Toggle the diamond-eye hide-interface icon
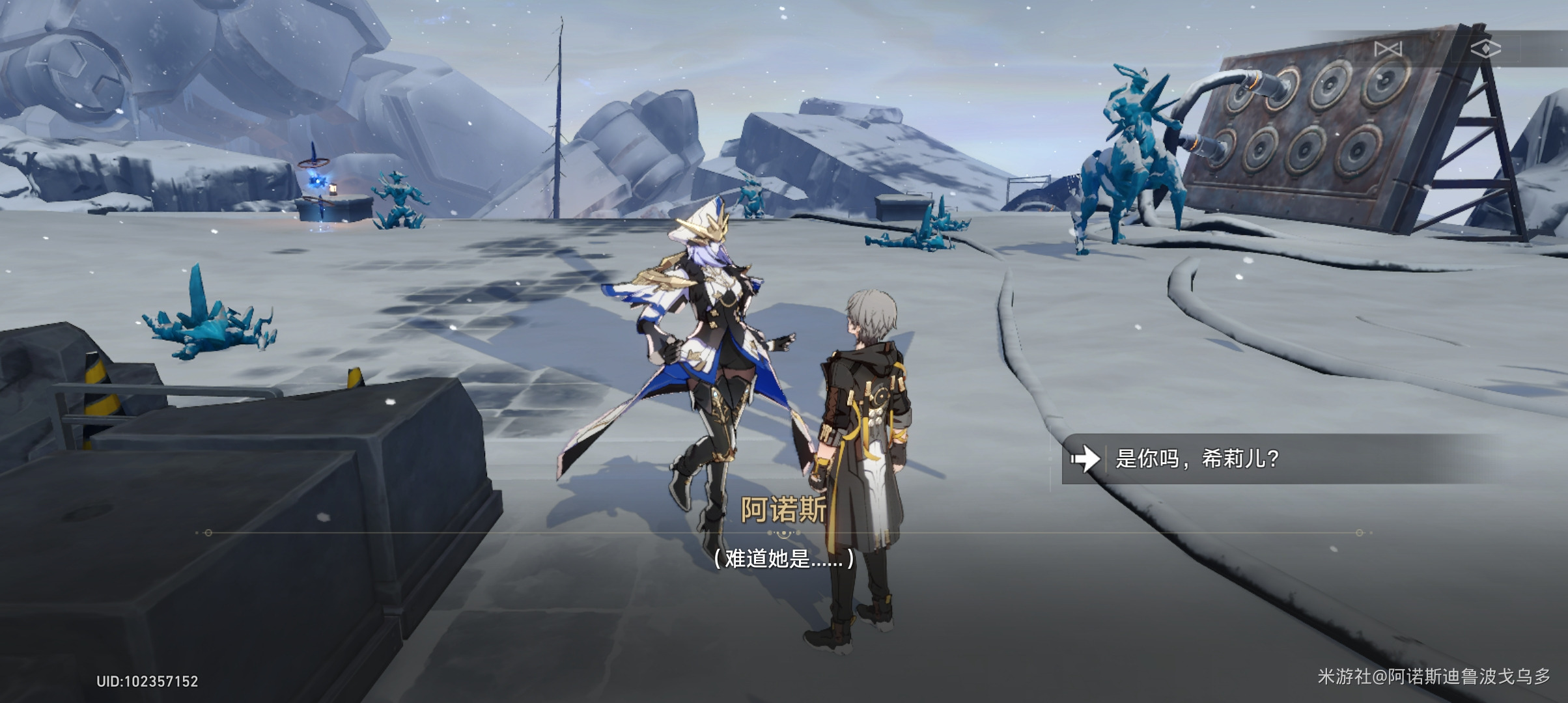This screenshot has height=703, width=1568. point(1485,49)
